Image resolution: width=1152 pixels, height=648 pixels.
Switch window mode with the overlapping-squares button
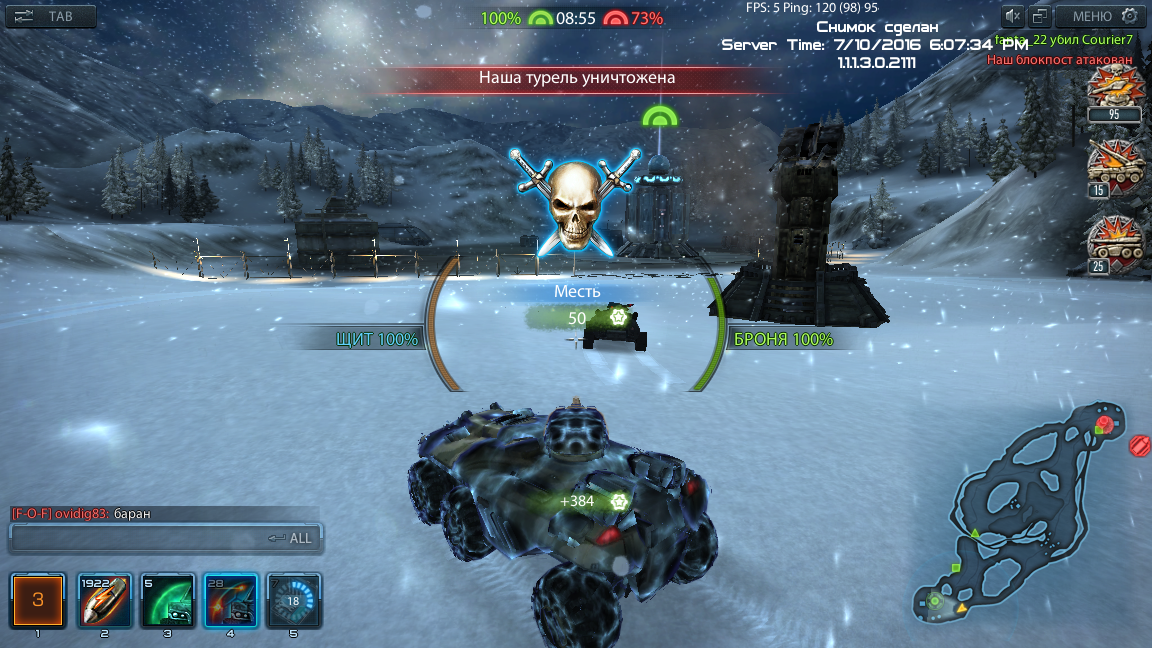pyautogui.click(x=1040, y=16)
